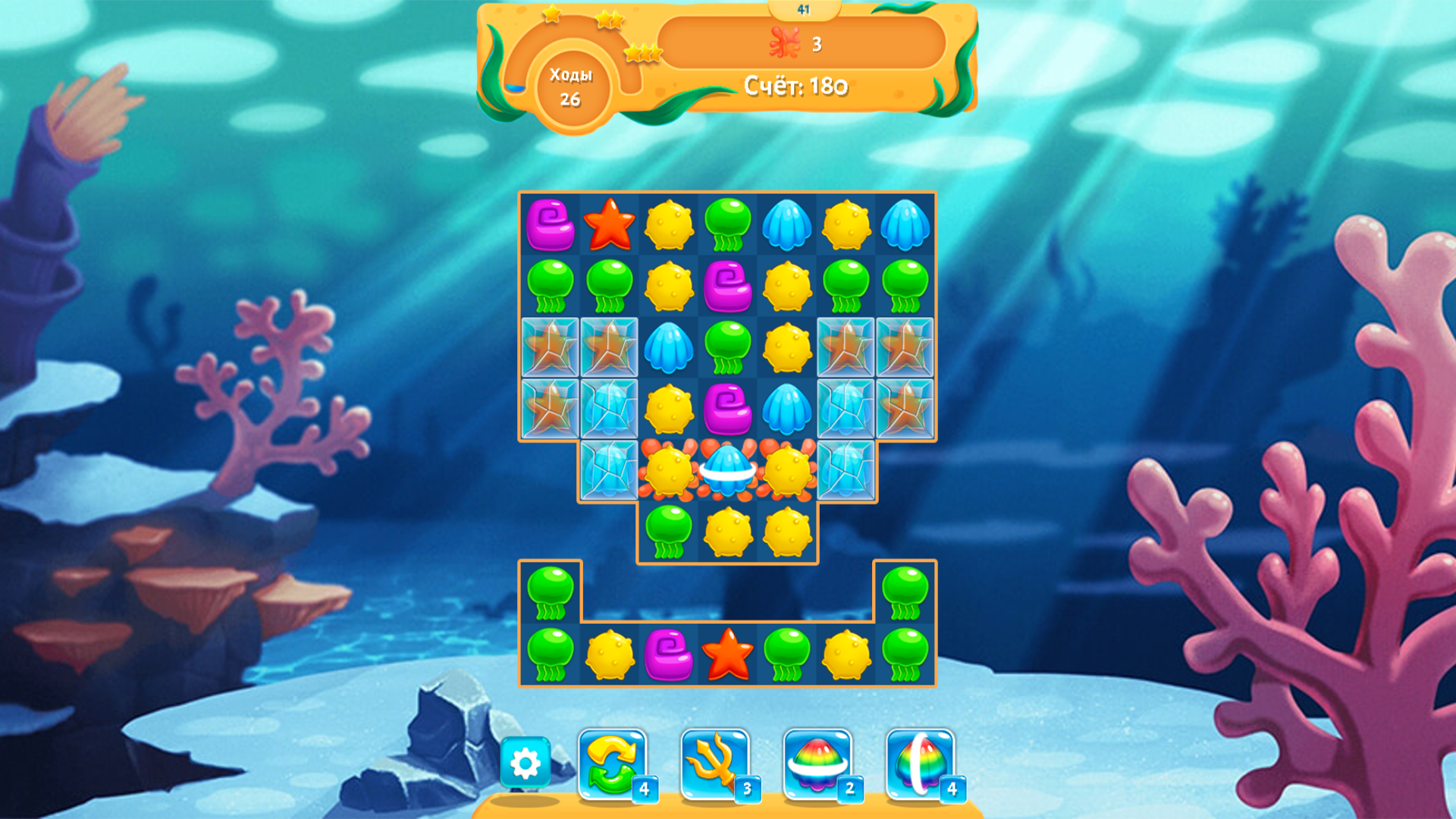Click the Счёт: 180 score display
Viewport: 1456px width, 819px height.
pyautogui.click(x=793, y=86)
